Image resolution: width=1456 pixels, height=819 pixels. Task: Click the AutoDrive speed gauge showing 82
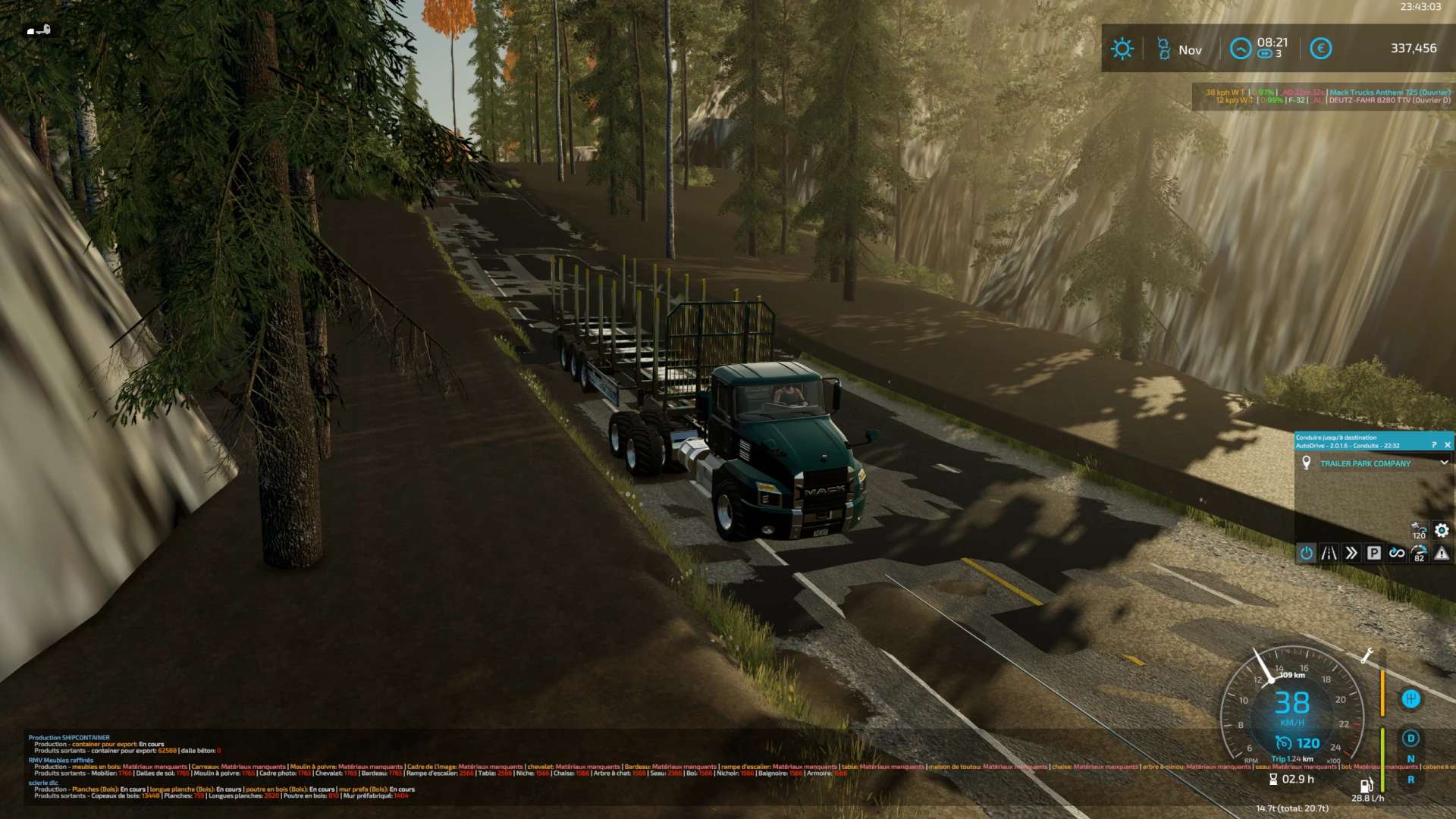(x=1419, y=554)
